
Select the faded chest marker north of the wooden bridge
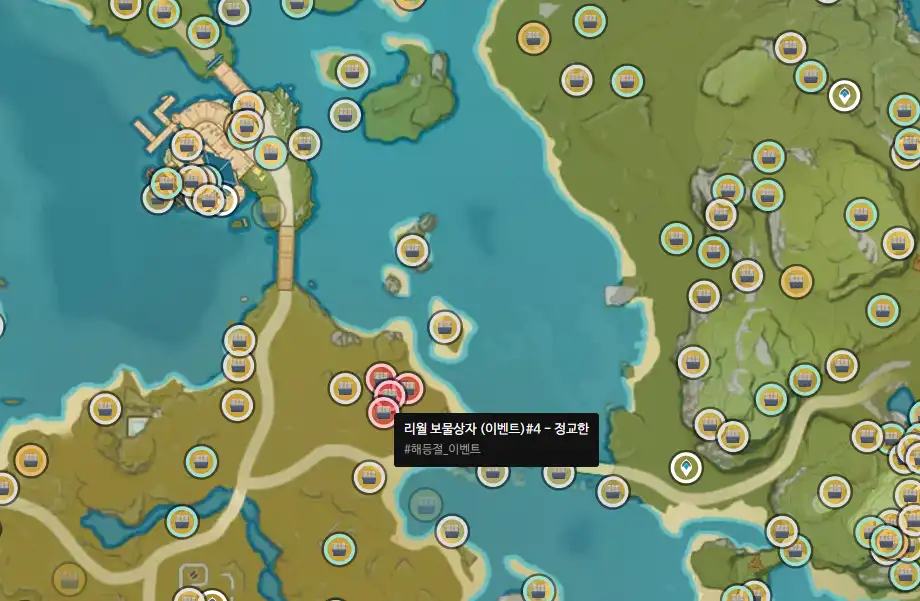[x=268, y=211]
